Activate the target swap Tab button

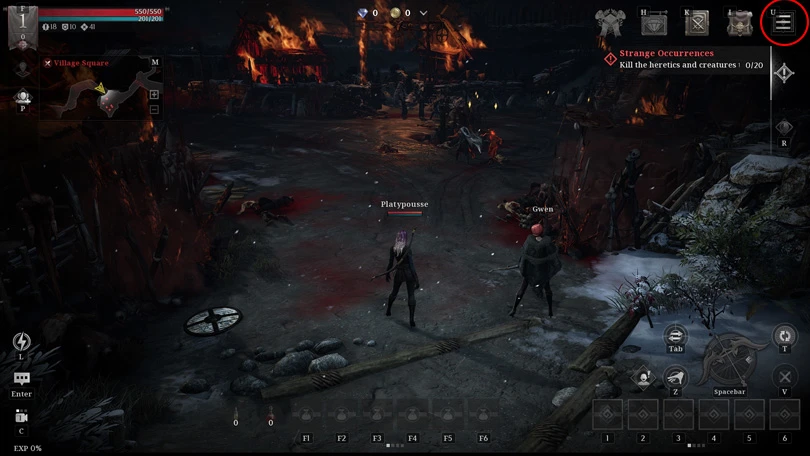(675, 335)
